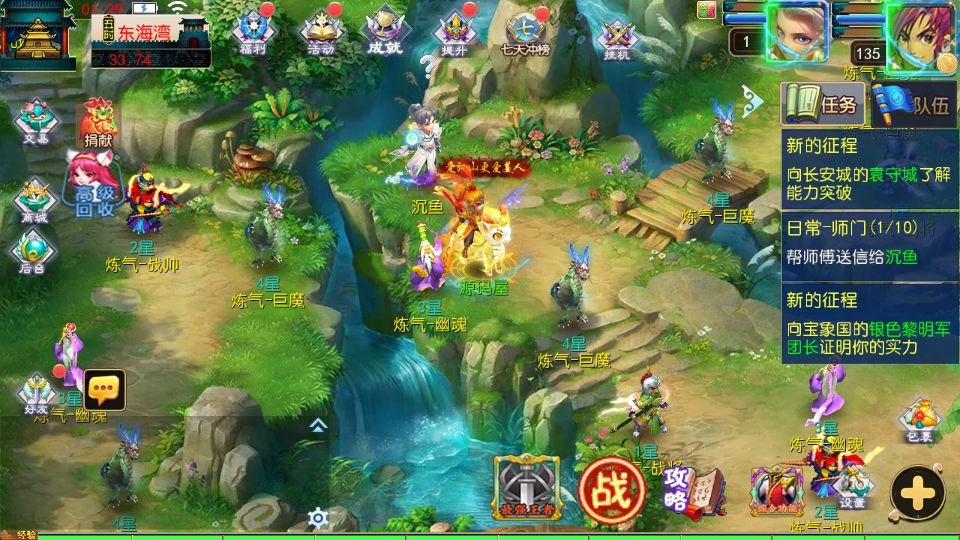Open the 活动 events icon

tap(321, 31)
